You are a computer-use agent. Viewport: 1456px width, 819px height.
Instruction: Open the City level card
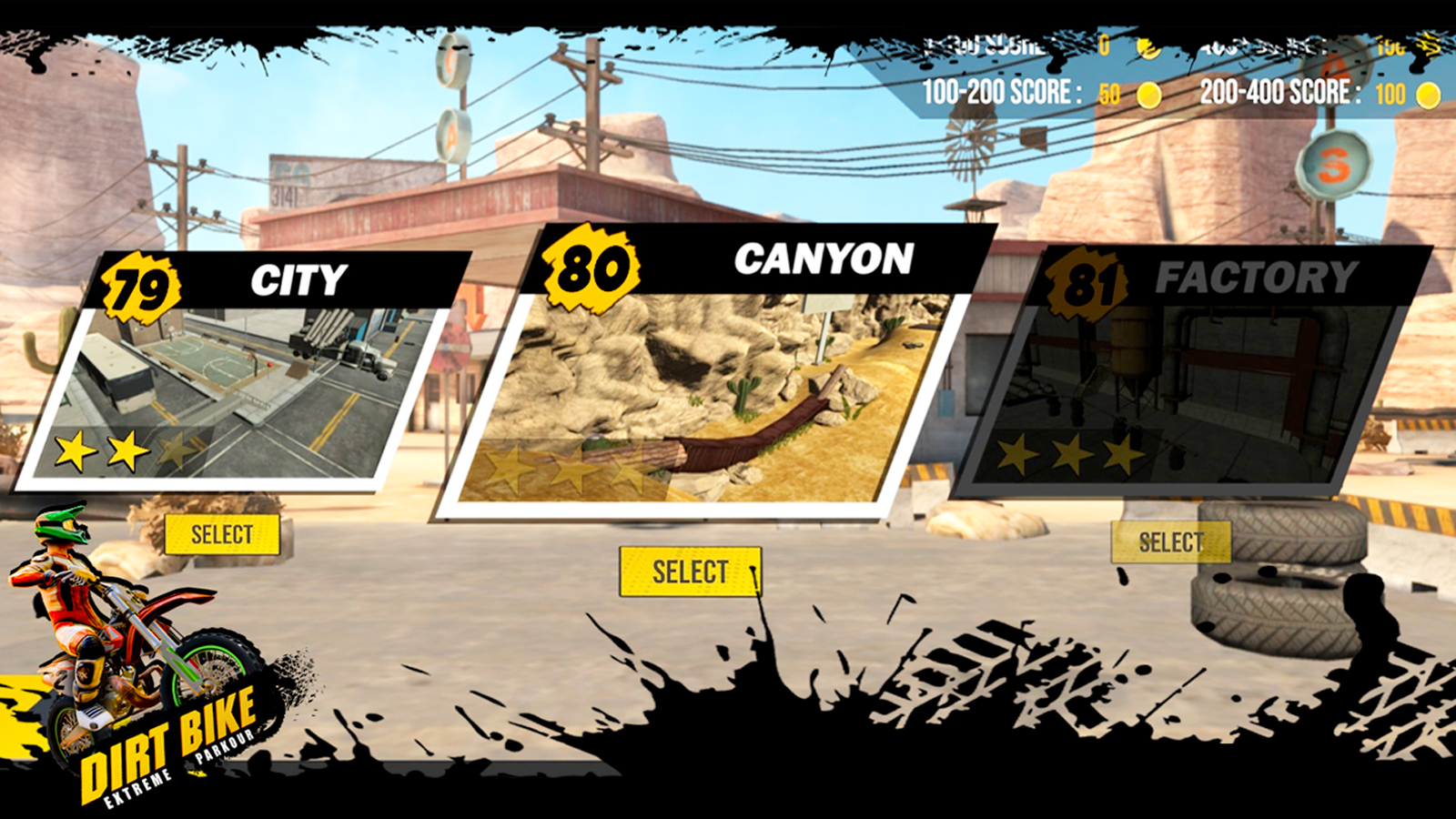coord(223,534)
